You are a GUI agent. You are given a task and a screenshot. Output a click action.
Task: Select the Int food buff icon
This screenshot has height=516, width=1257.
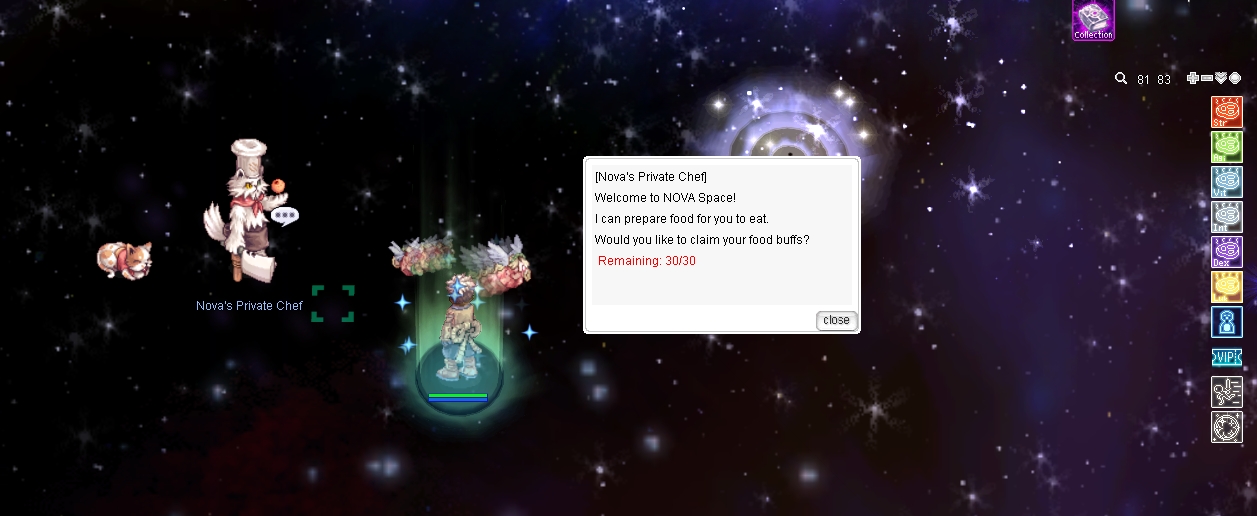point(1226,216)
